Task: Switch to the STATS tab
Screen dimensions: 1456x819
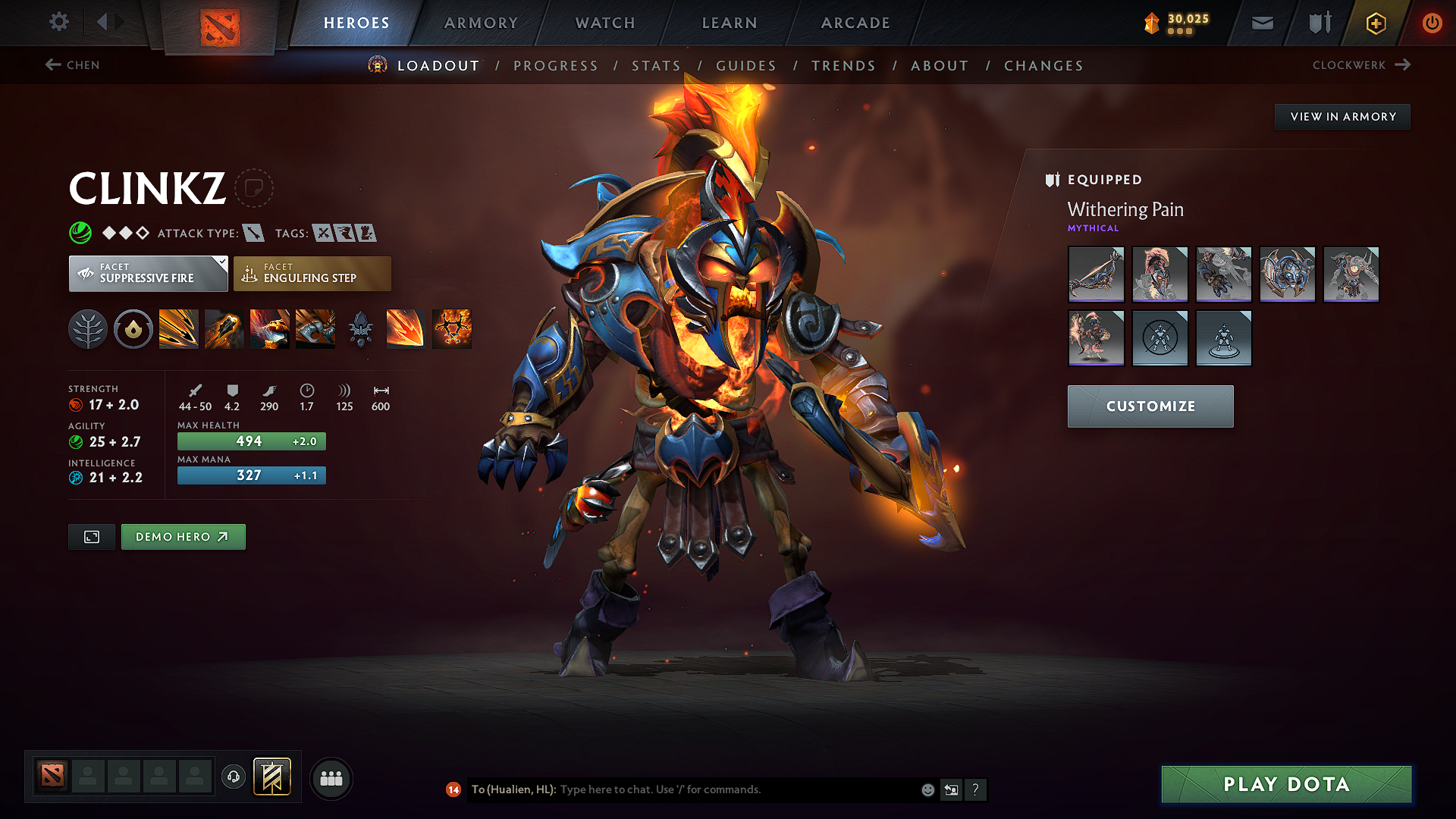Action: point(657,66)
